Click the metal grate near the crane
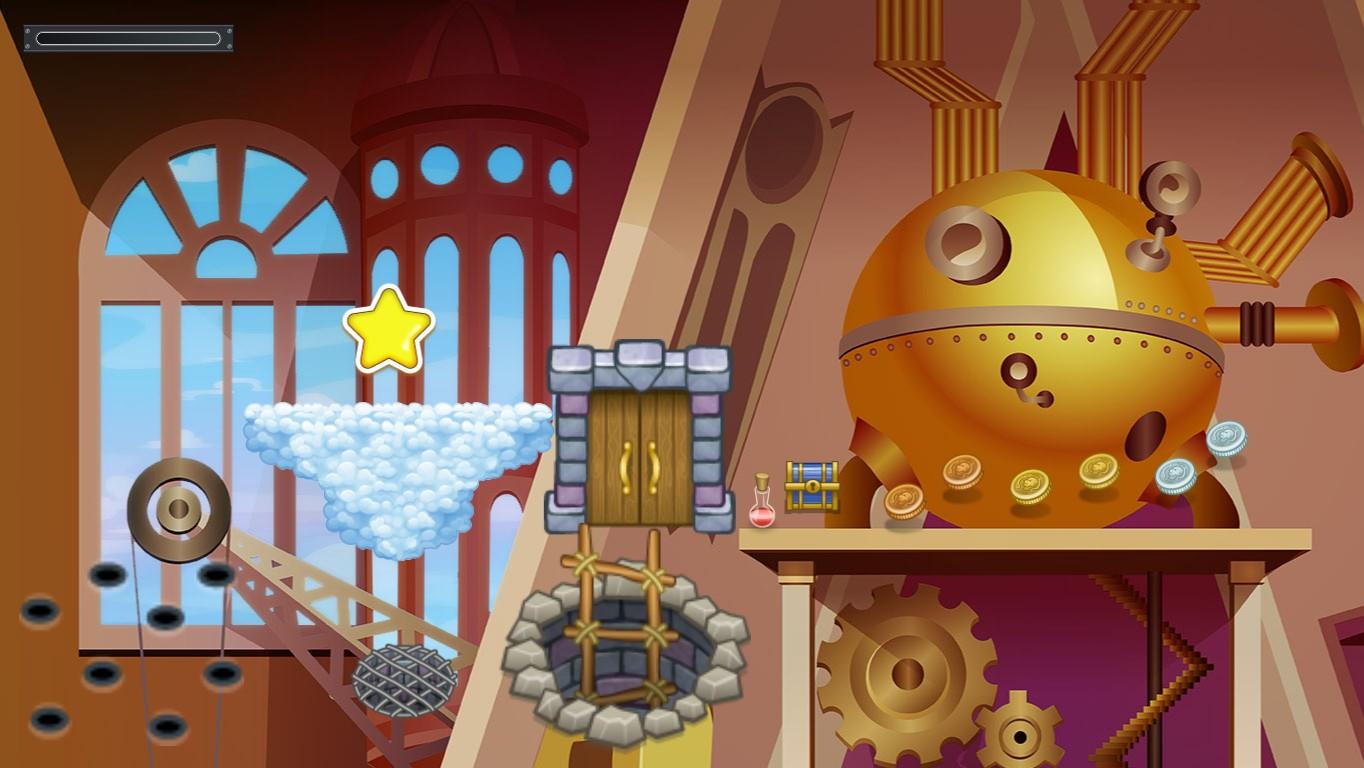The height and width of the screenshot is (768, 1364). tap(404, 680)
